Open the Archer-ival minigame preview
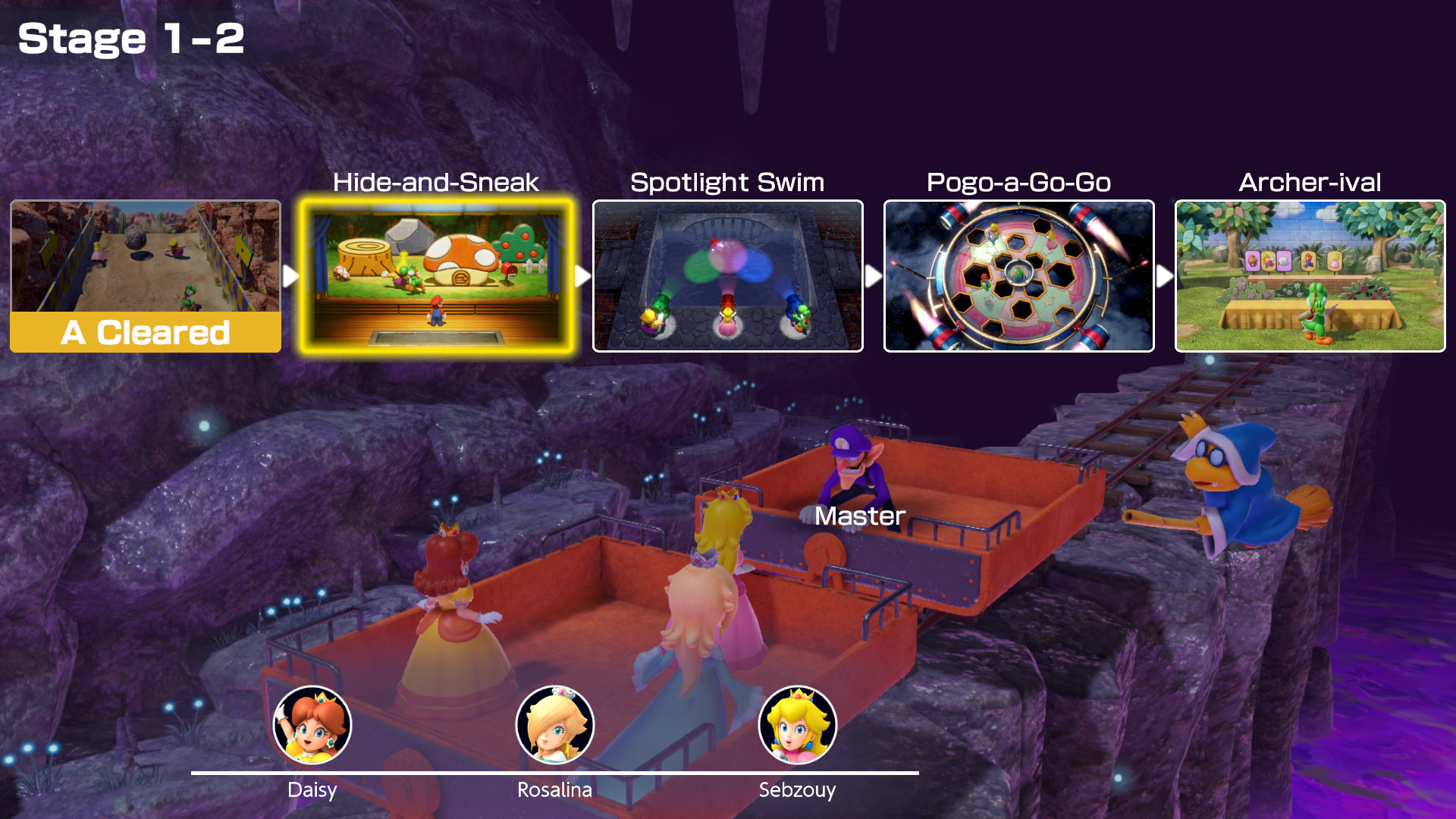 click(x=1310, y=275)
